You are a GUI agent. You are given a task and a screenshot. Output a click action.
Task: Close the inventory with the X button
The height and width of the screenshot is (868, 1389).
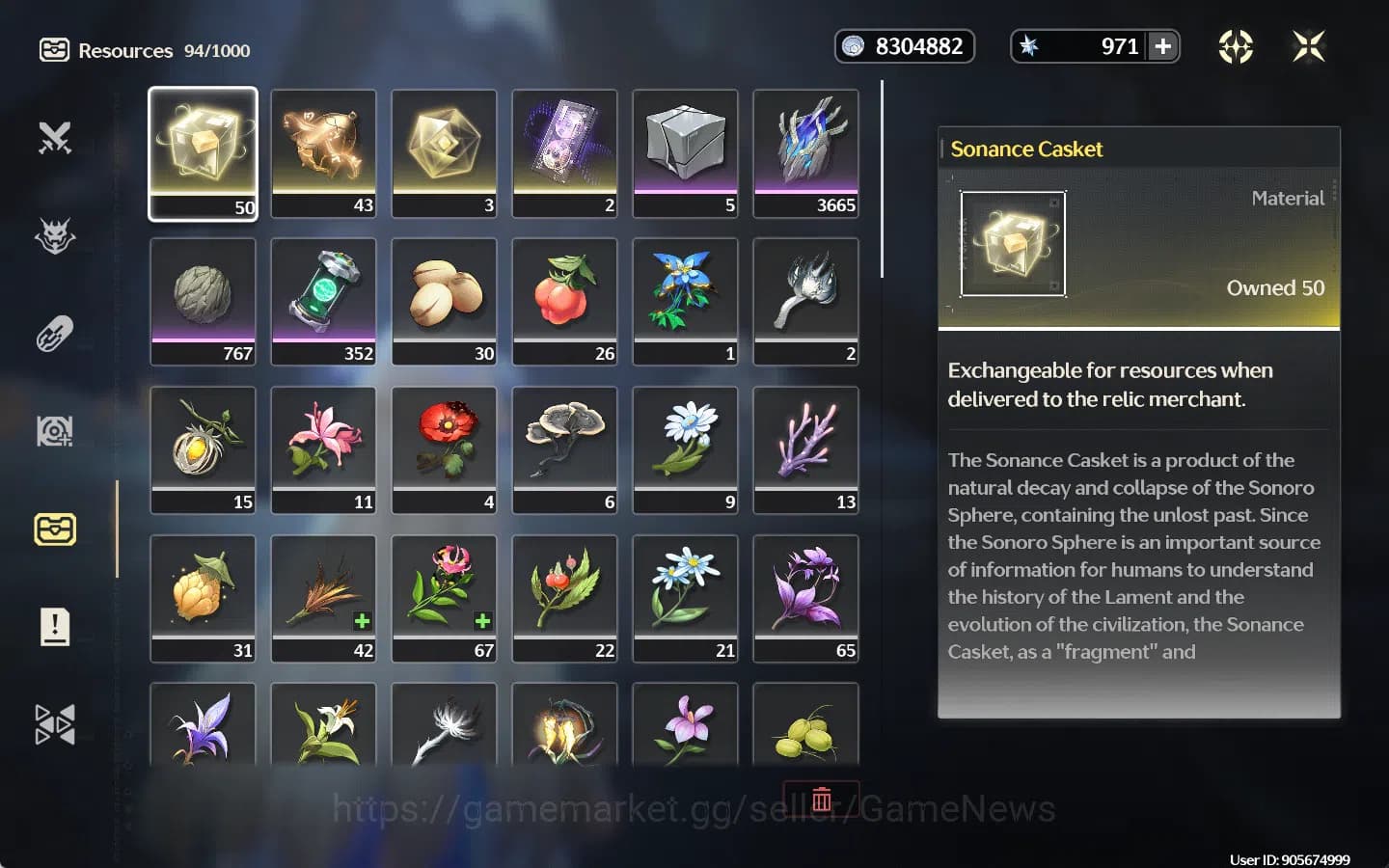coord(1308,46)
